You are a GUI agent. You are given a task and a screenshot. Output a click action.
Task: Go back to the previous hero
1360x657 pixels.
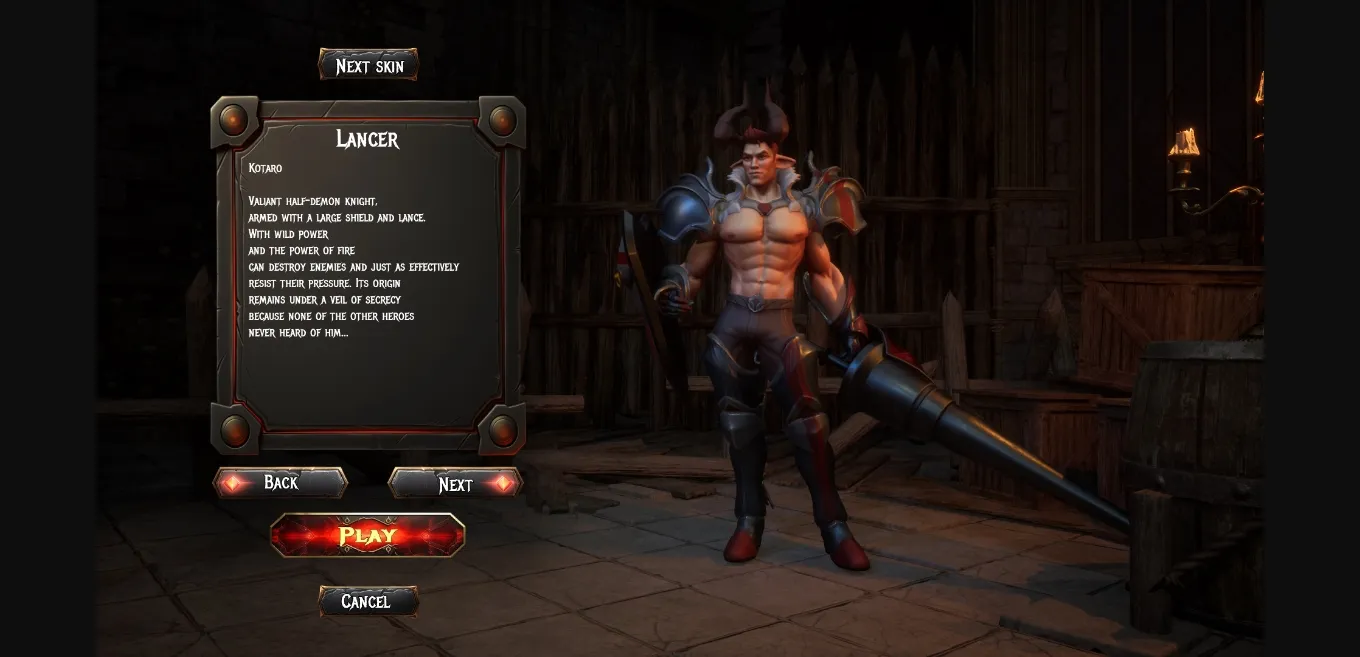[x=280, y=483]
